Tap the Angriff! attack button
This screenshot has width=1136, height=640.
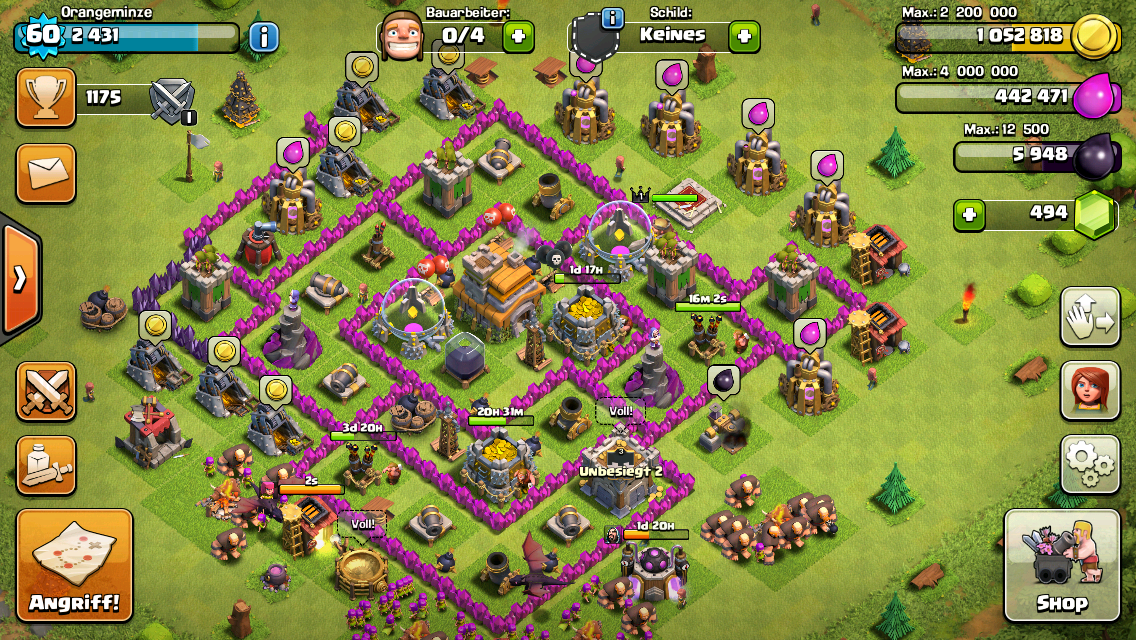click(x=74, y=565)
